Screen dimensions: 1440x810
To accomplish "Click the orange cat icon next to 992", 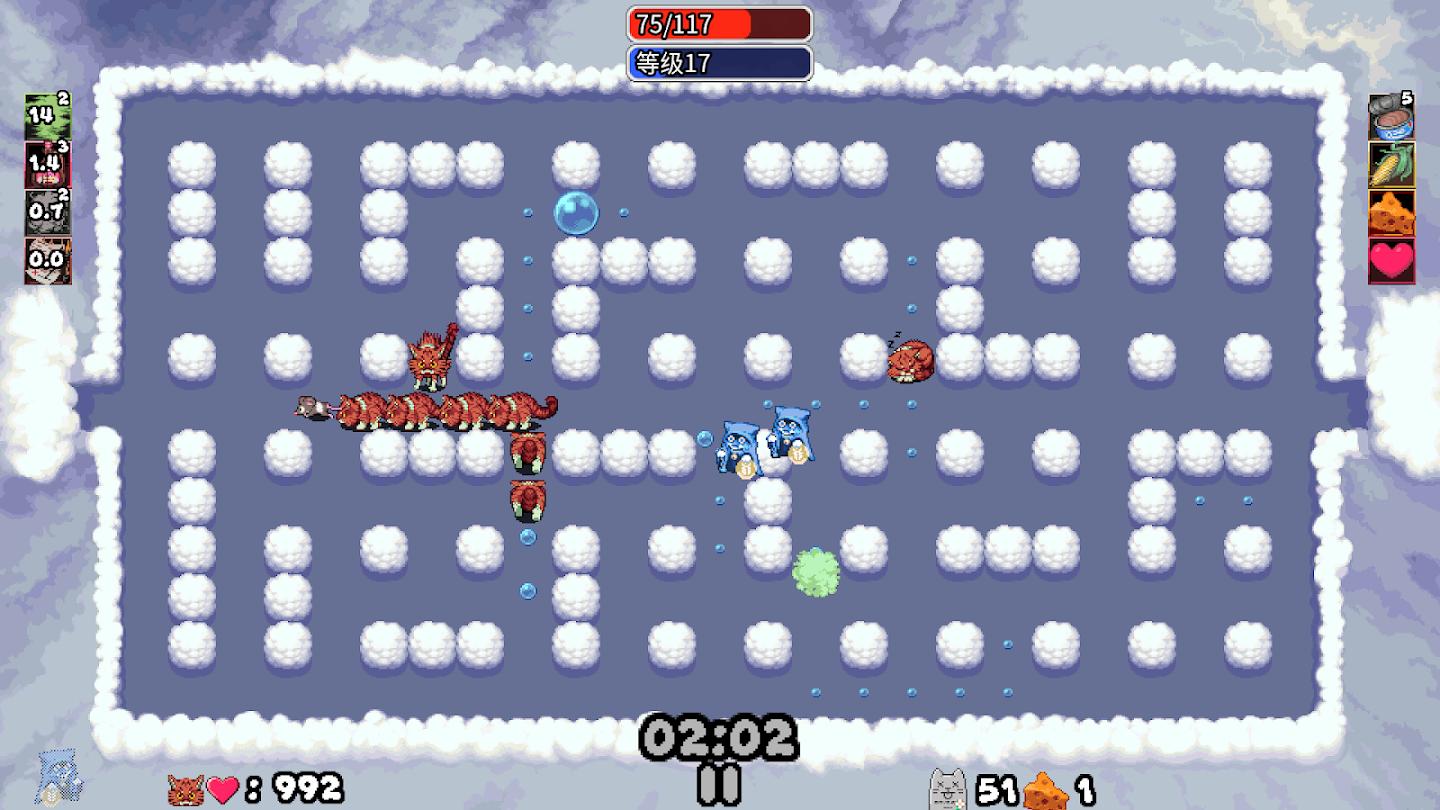I will pyautogui.click(x=185, y=787).
